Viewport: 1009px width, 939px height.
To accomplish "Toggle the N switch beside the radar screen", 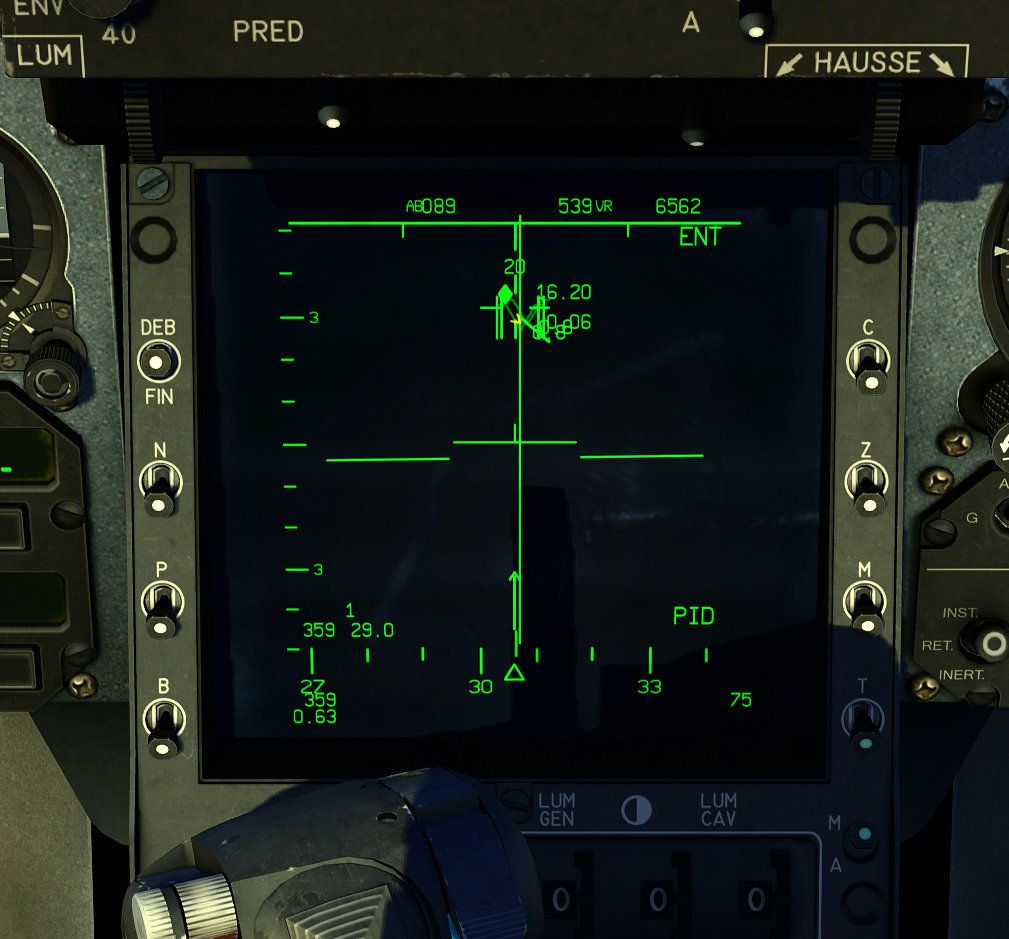I will pos(159,485).
